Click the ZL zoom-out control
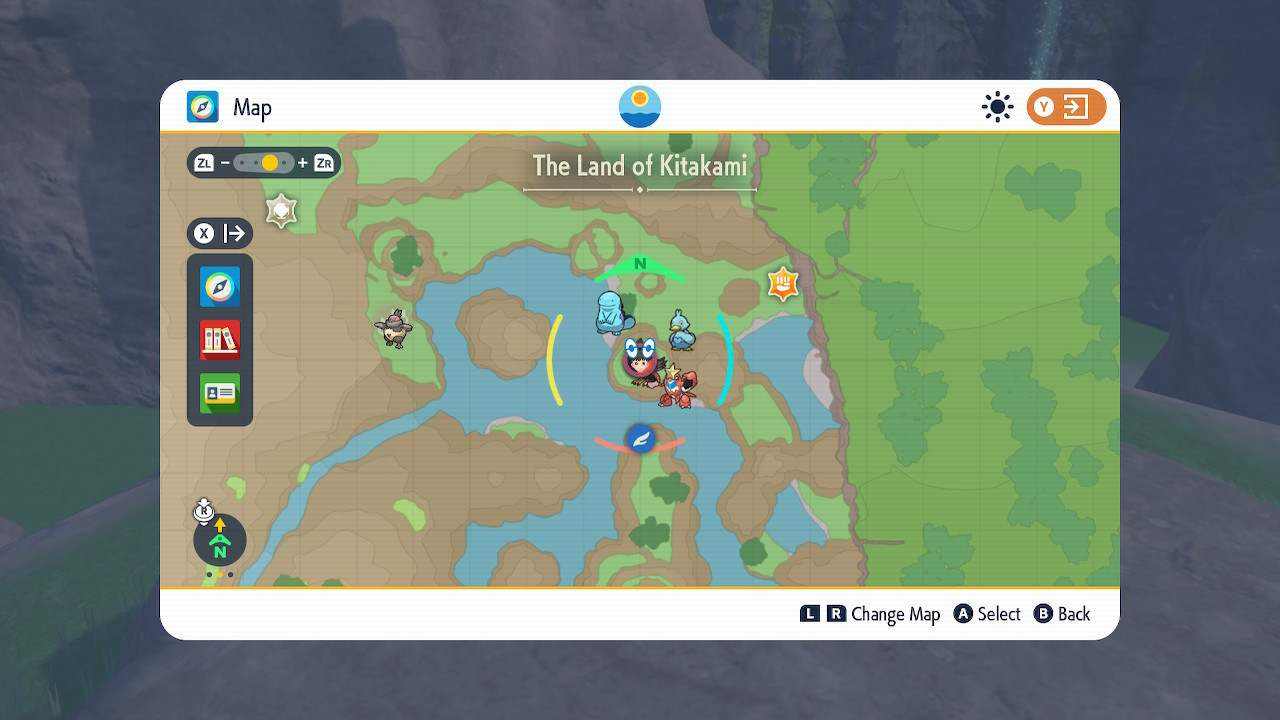This screenshot has width=1280, height=720. point(203,162)
